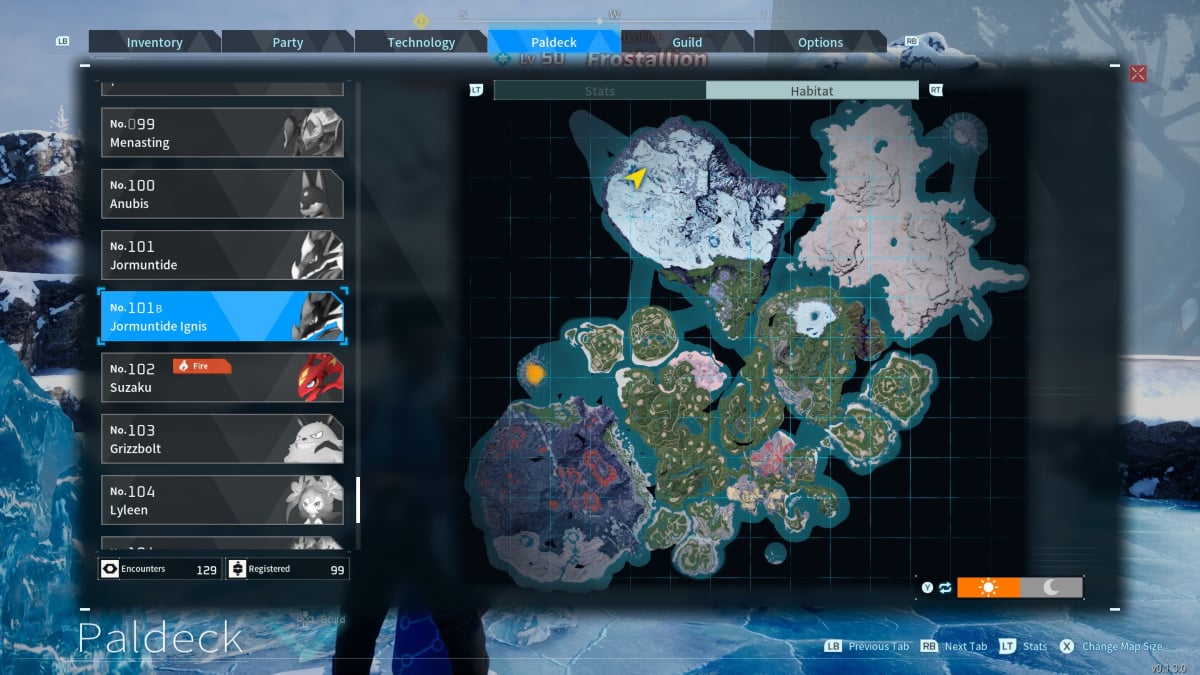Select the Anubis entry

click(x=222, y=194)
